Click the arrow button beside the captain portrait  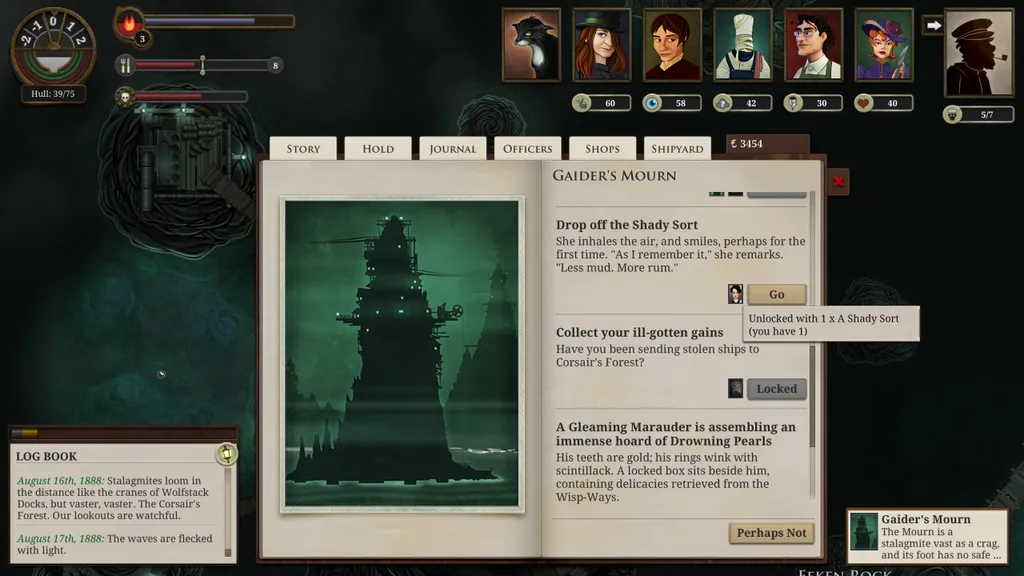pyautogui.click(x=932, y=25)
